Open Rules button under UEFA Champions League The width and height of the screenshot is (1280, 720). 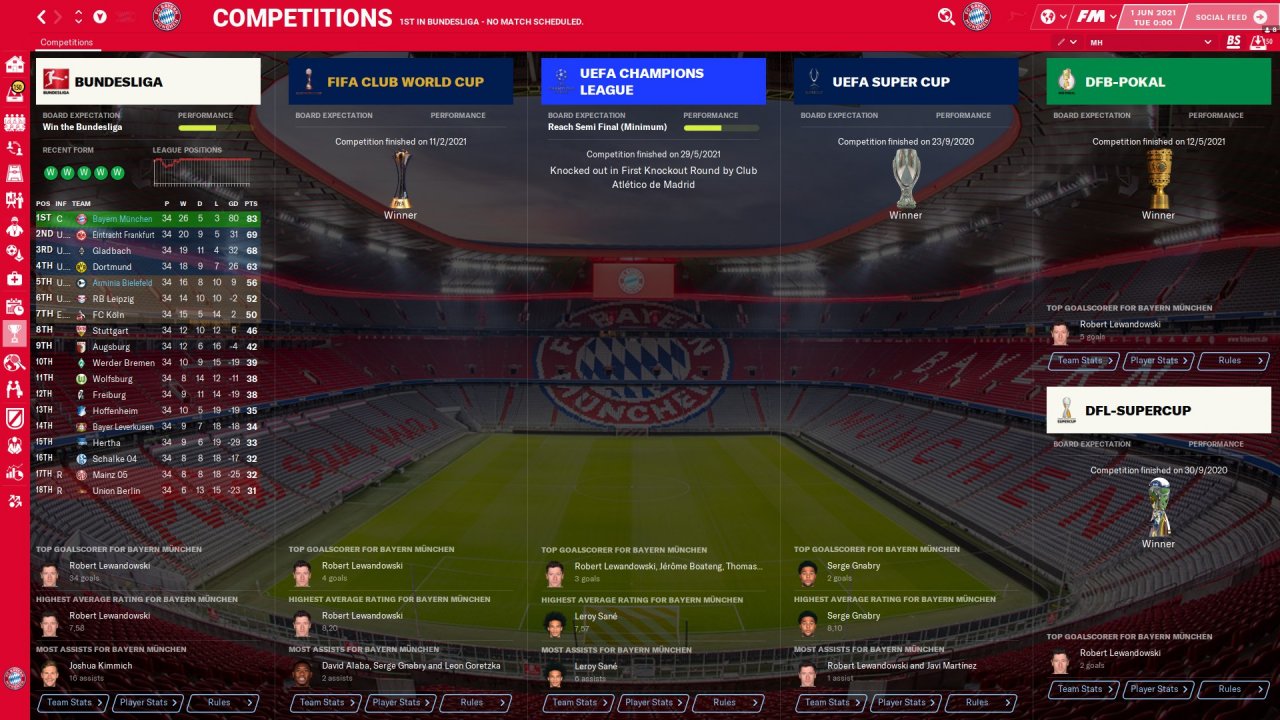[x=729, y=703]
